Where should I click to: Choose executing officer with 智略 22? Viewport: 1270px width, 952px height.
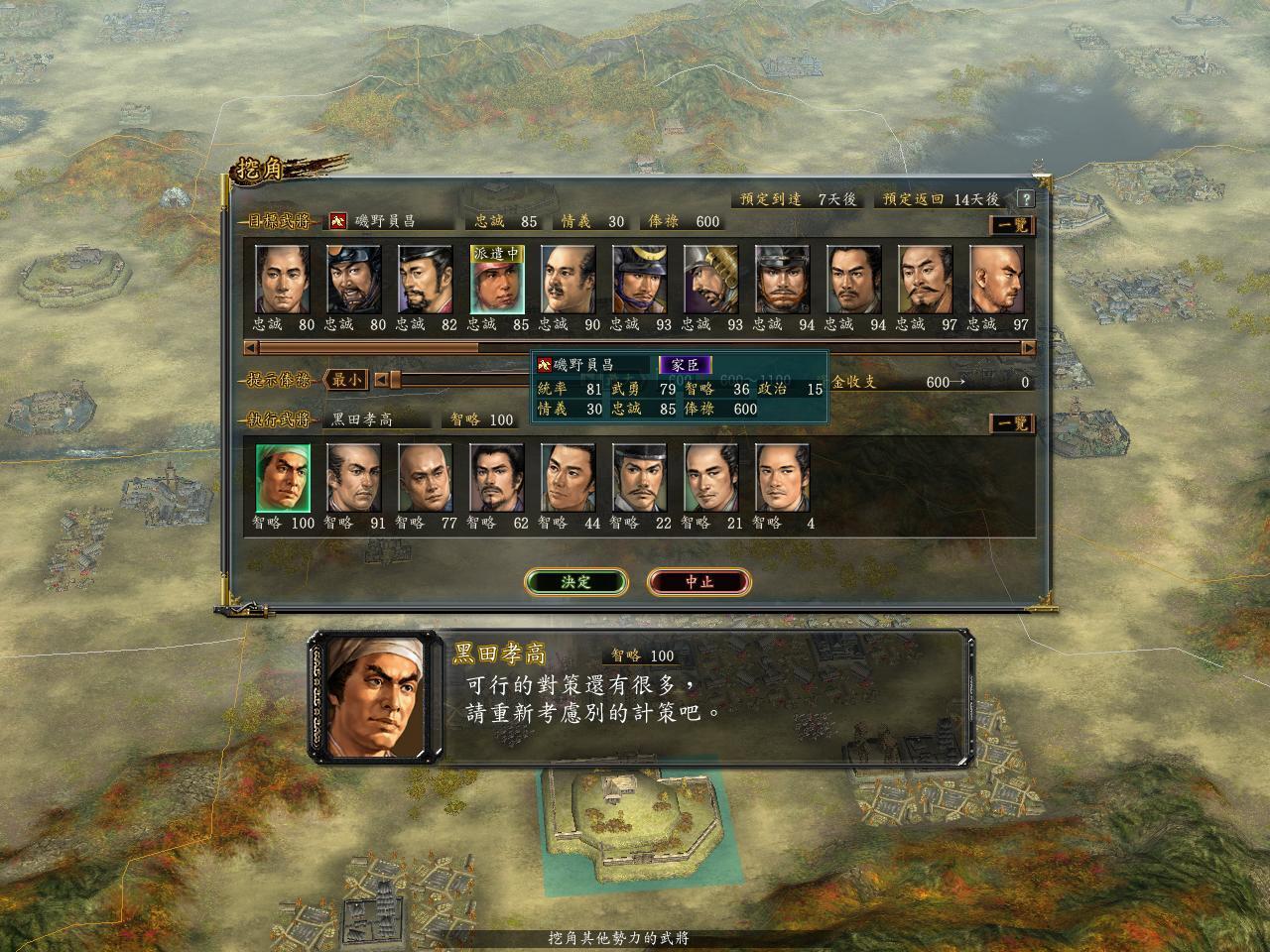point(640,478)
